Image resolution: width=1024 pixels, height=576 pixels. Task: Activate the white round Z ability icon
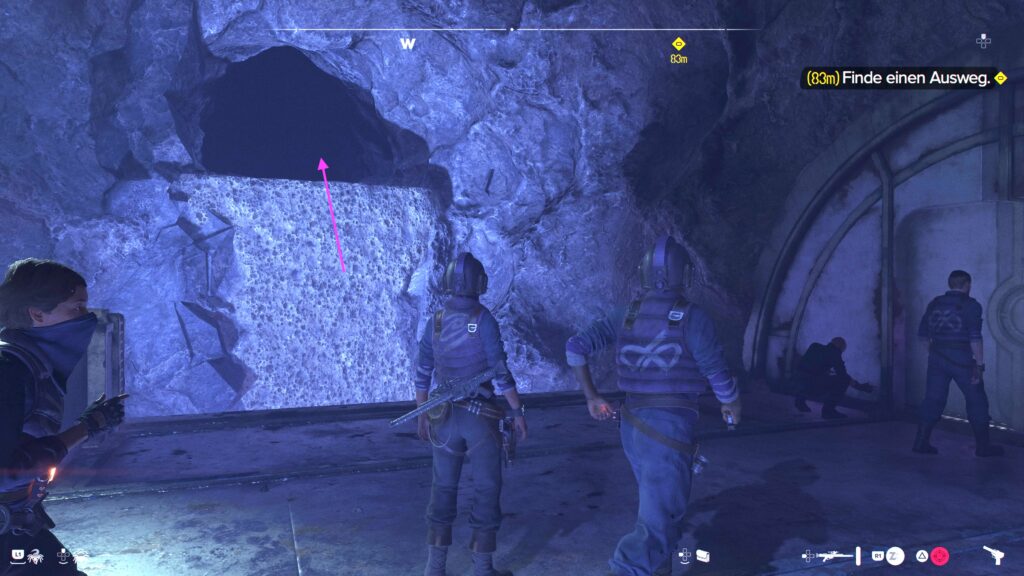[896, 555]
